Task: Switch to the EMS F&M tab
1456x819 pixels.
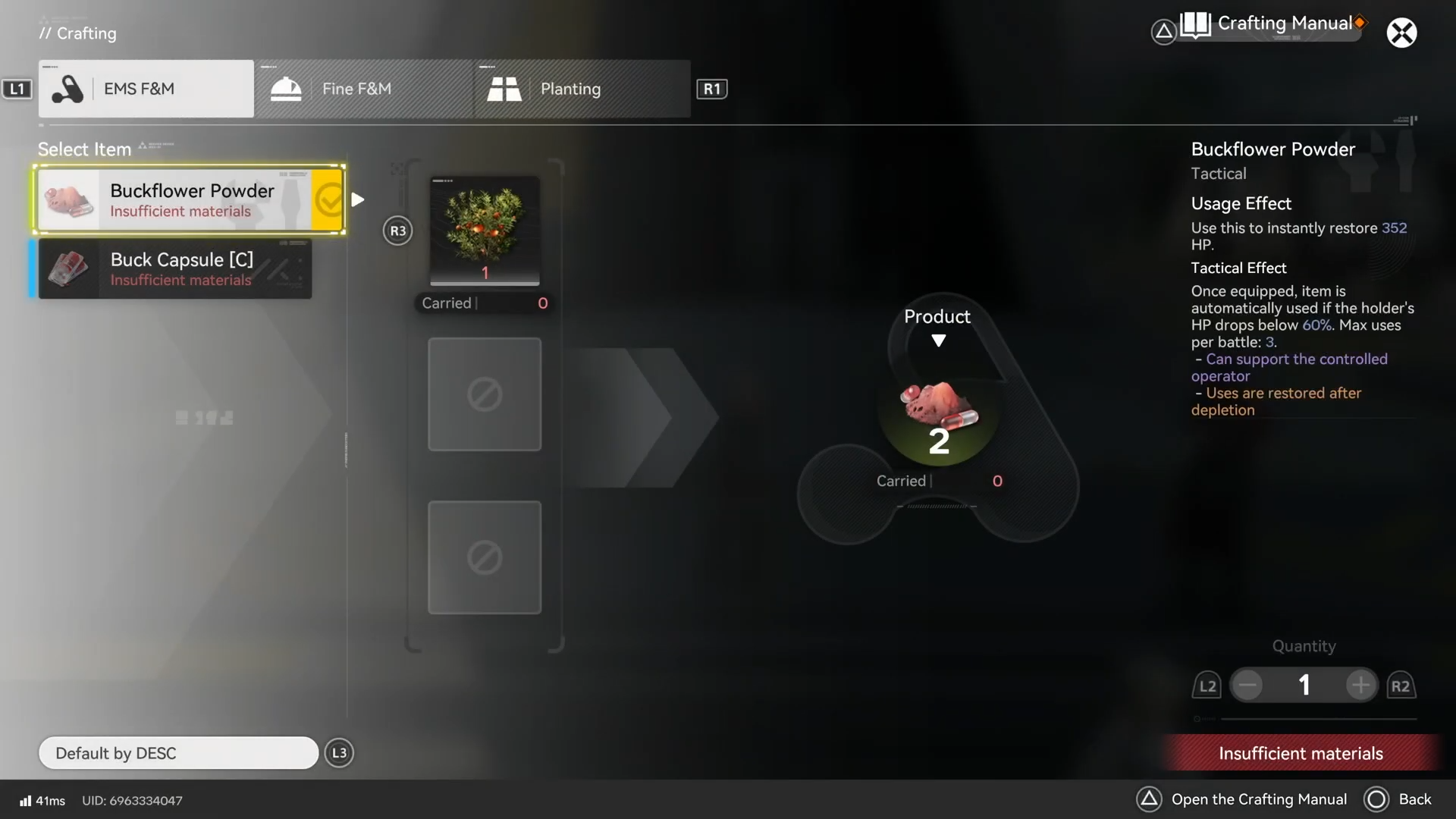Action: [x=146, y=89]
